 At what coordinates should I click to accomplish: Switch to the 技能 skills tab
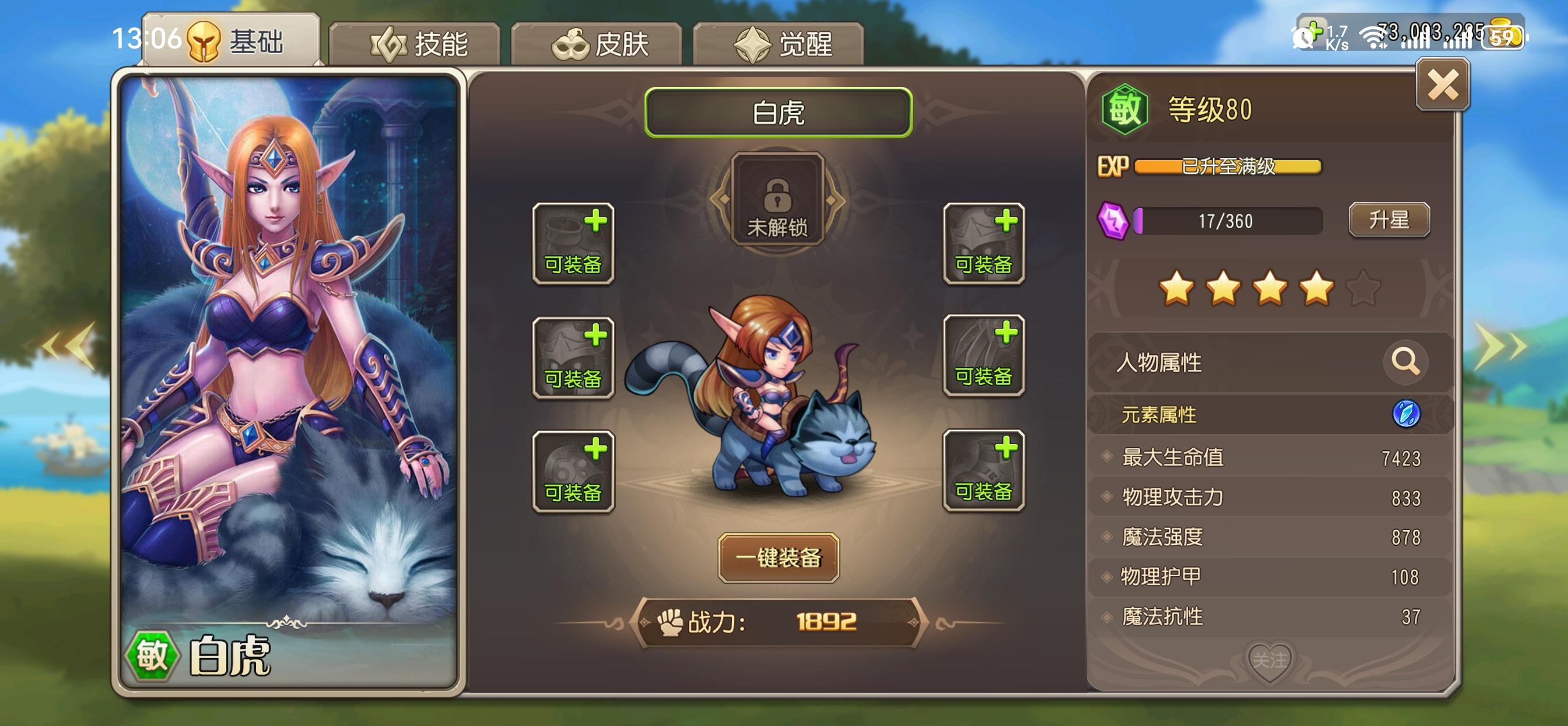(x=420, y=44)
